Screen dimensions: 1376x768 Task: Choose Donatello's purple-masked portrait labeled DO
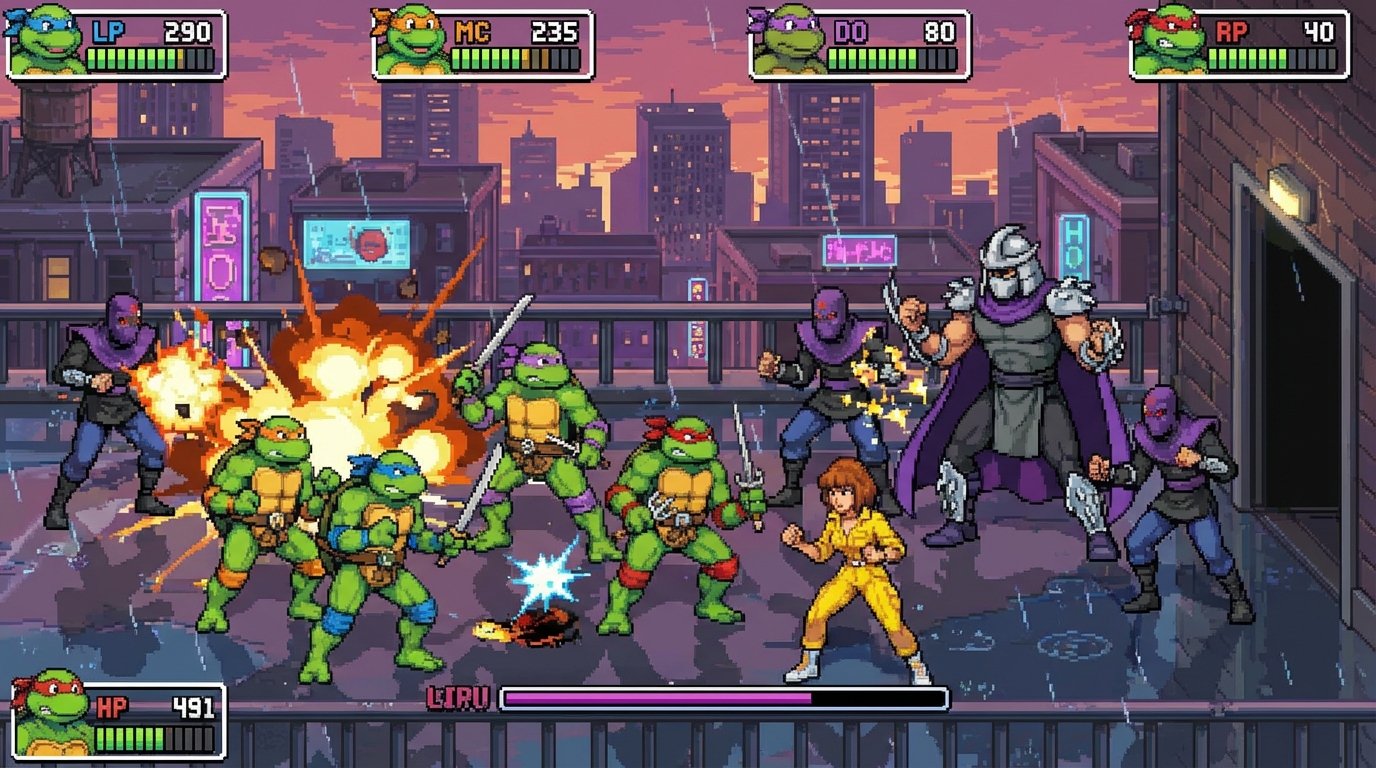(x=788, y=44)
